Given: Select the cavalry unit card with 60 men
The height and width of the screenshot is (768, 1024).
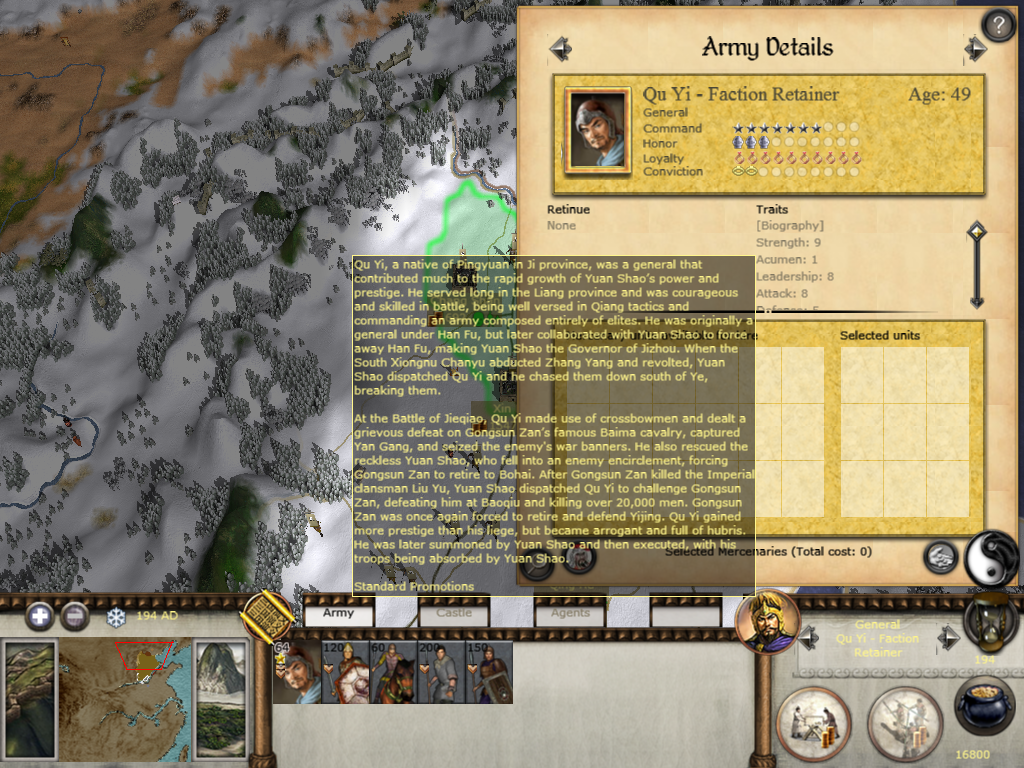Looking at the screenshot, I should (x=393, y=672).
